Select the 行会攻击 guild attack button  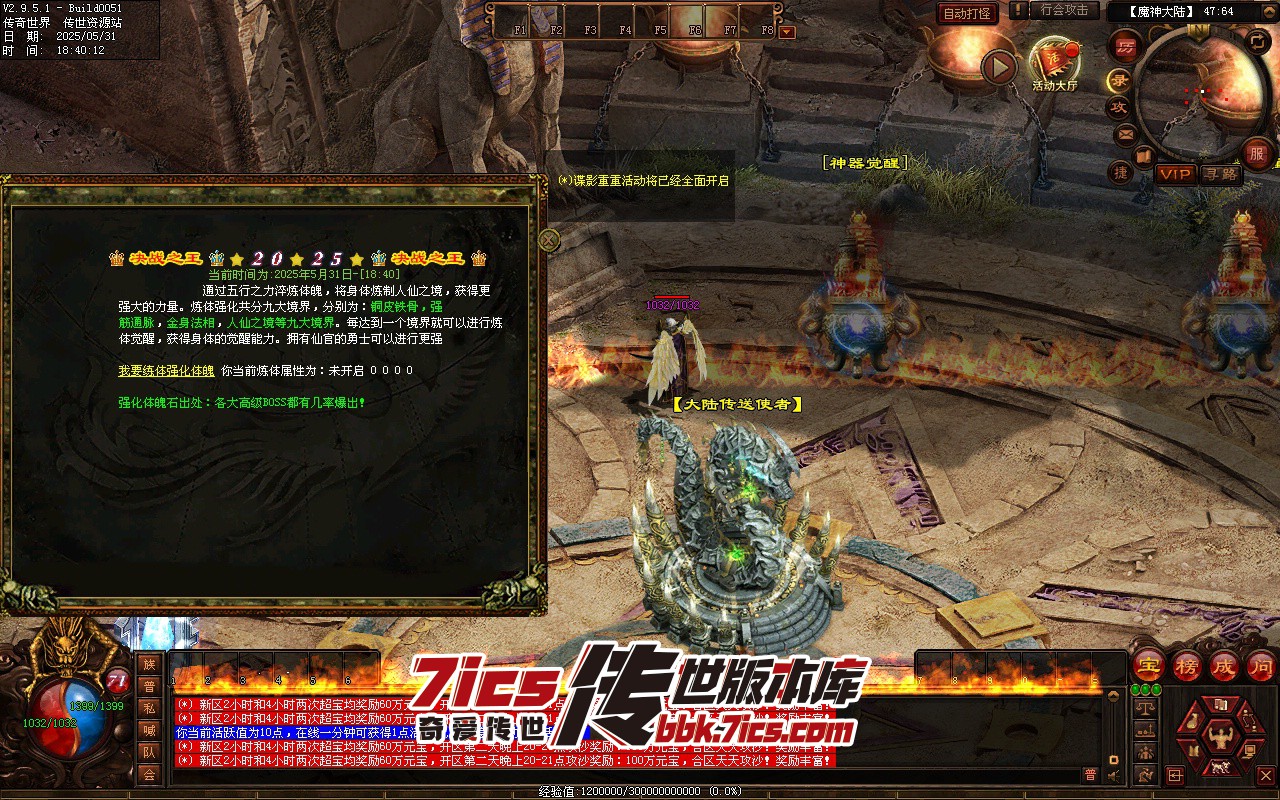point(1064,10)
